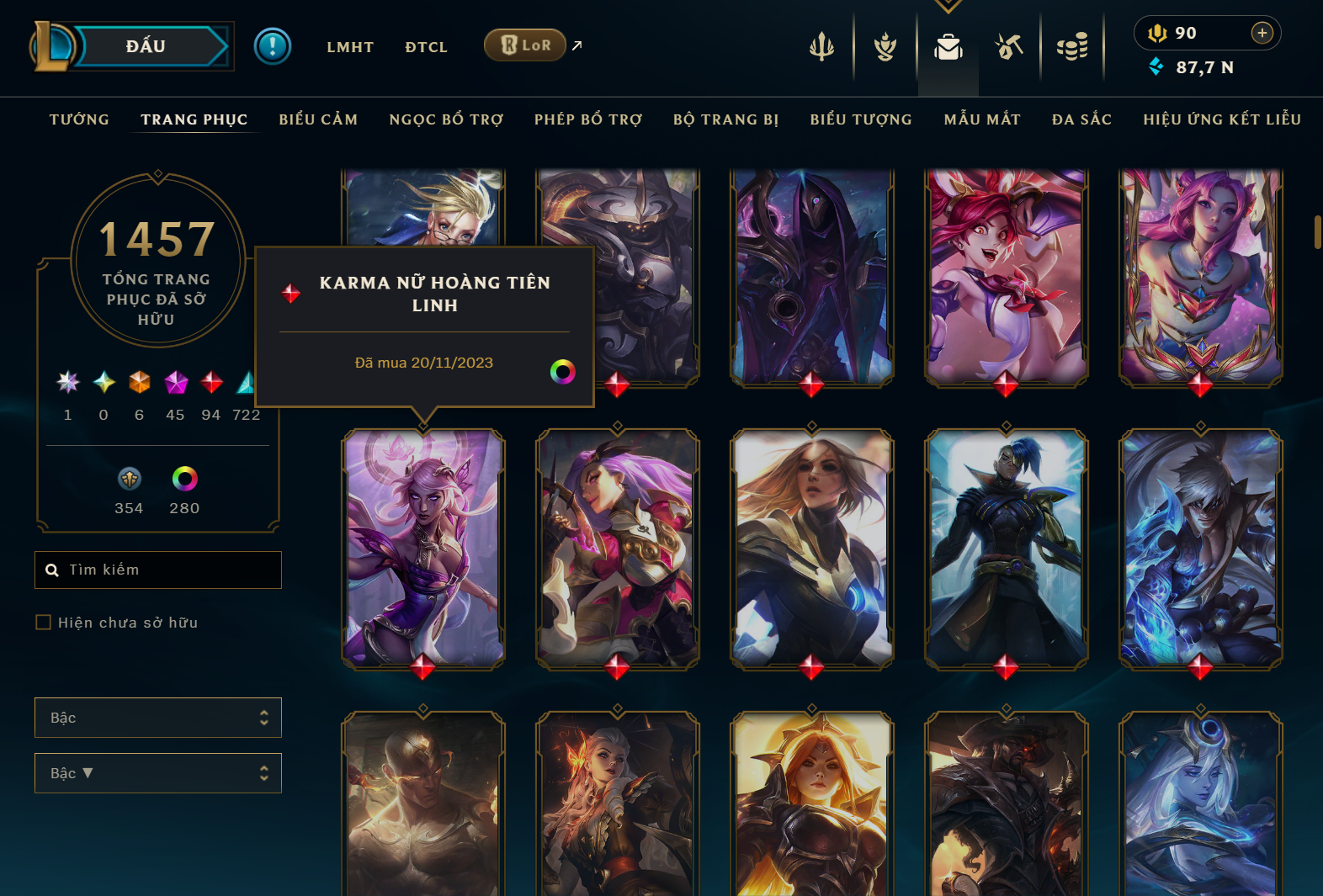The height and width of the screenshot is (896, 1323).
Task: Open the BIỂU TƯỢNG tab
Action: (861, 119)
